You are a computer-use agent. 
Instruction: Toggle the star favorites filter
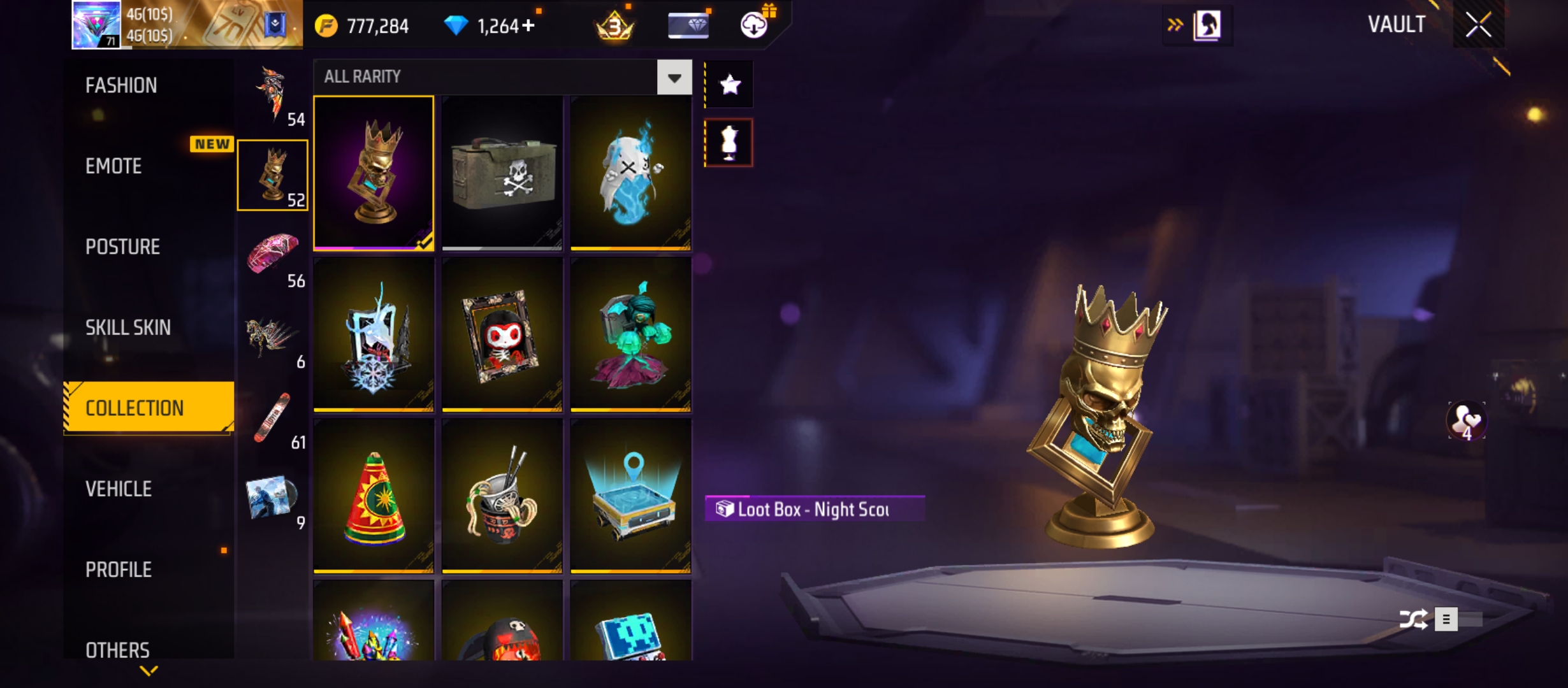click(730, 85)
